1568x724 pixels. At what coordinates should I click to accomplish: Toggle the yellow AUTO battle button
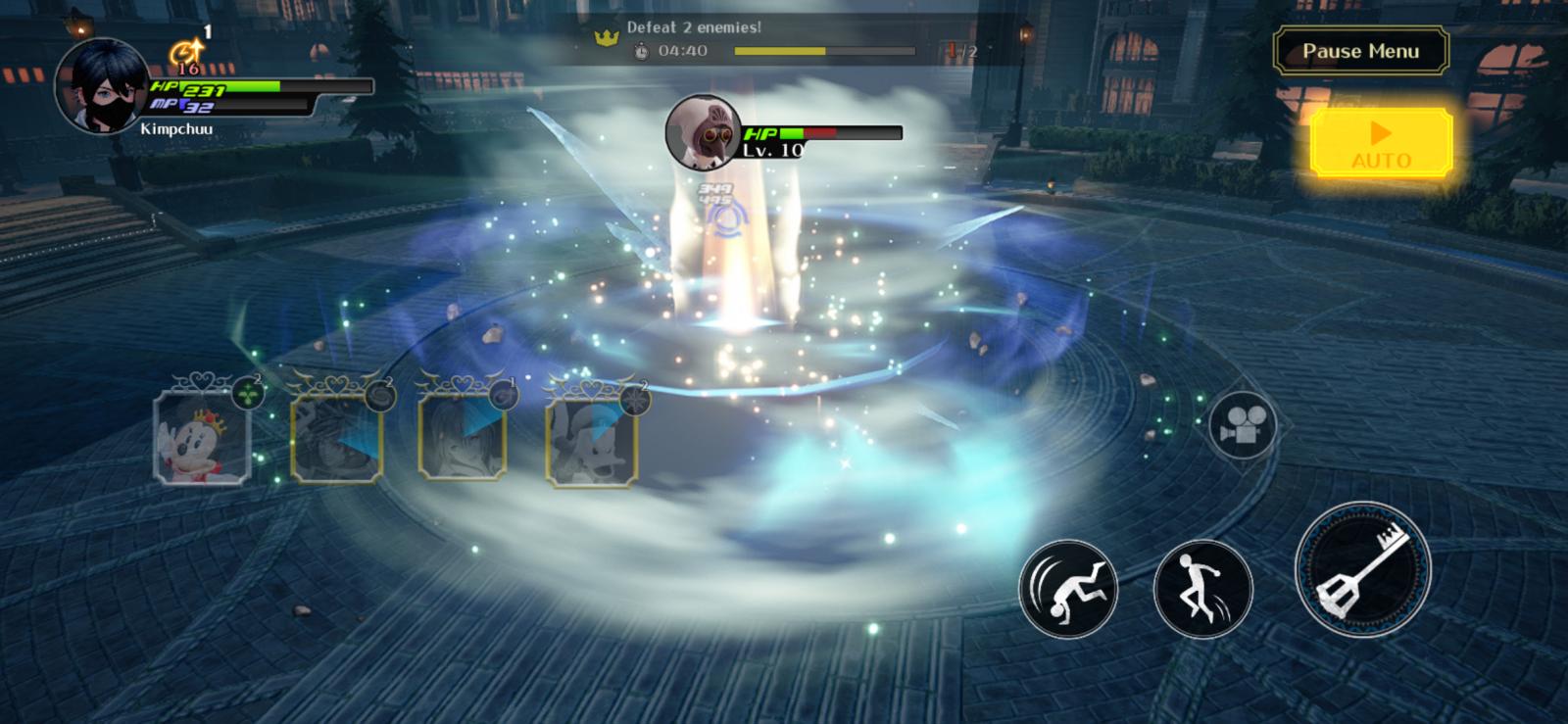coord(1381,143)
